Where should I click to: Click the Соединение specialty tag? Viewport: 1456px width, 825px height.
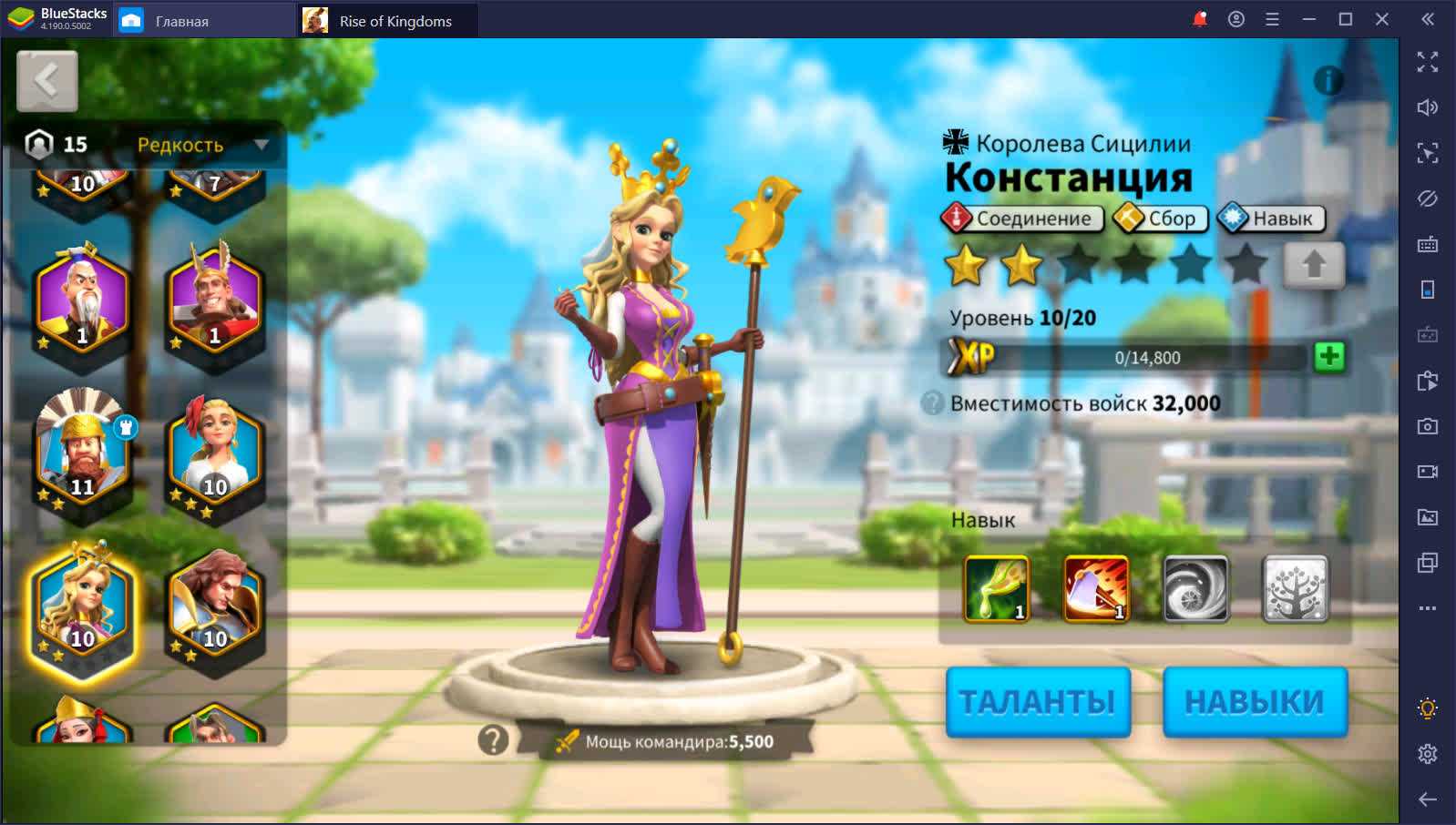point(1021,219)
